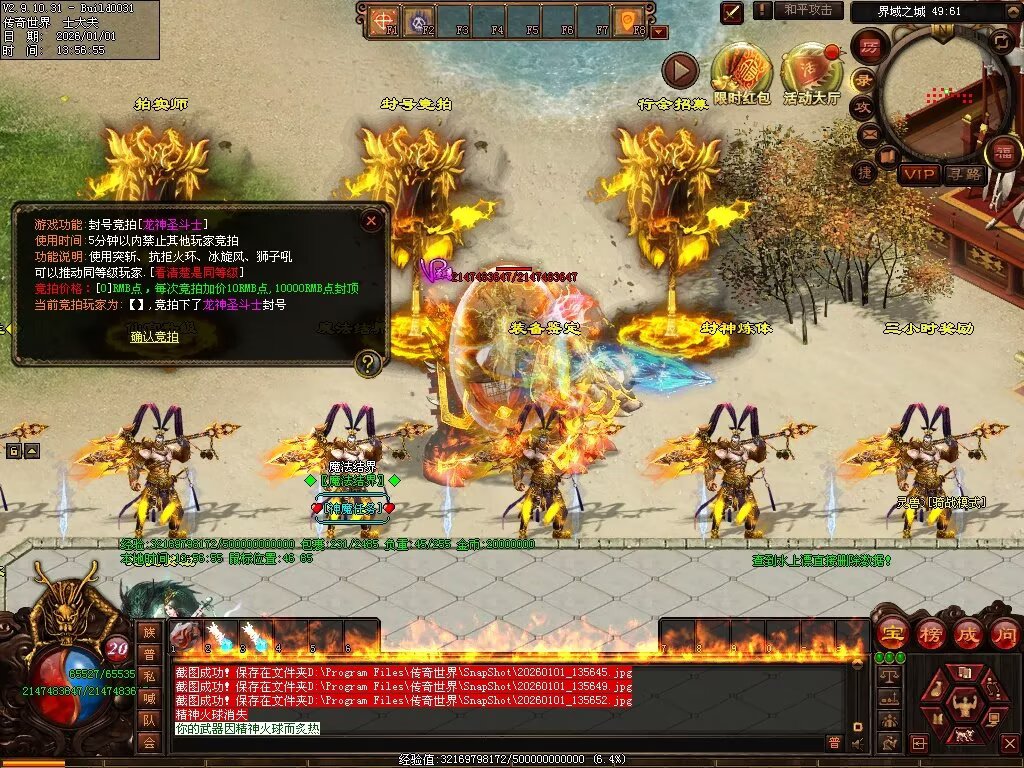This screenshot has height=768, width=1024.
Task: Confirm the bid with 确认竞拍
Action: [155, 337]
